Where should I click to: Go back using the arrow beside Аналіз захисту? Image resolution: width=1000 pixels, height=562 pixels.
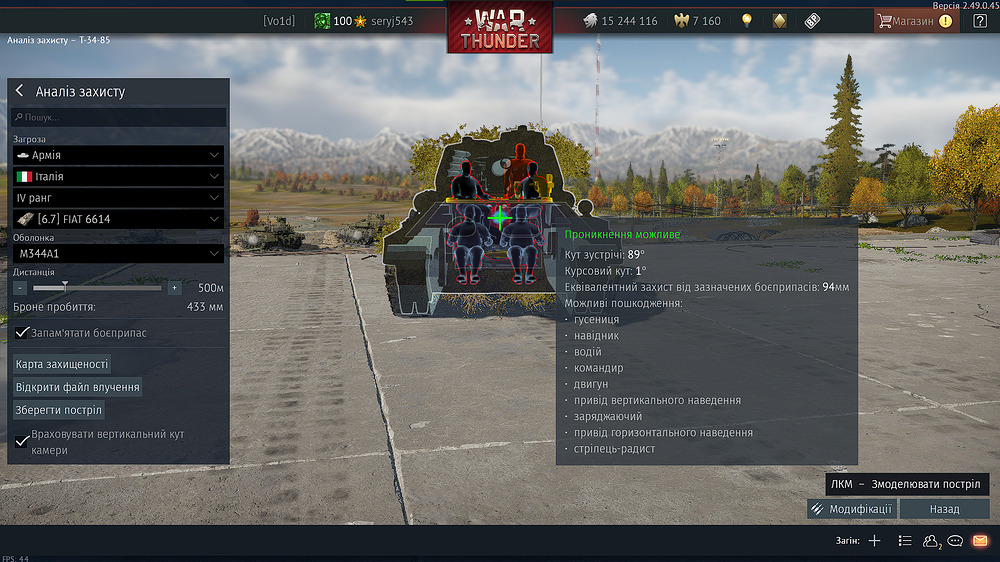coord(19,91)
